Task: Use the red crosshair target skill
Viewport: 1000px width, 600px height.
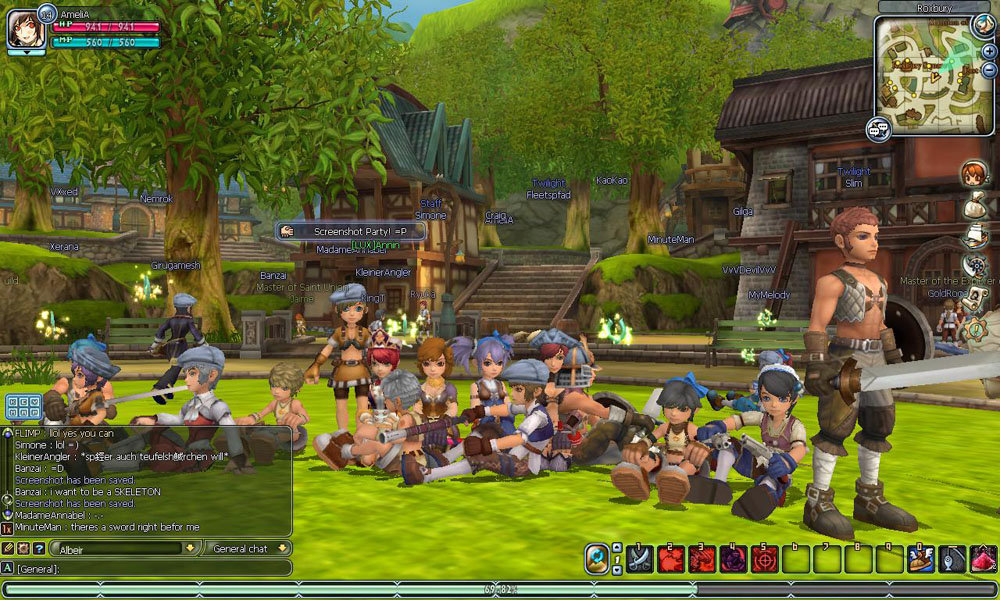Action: [765, 559]
